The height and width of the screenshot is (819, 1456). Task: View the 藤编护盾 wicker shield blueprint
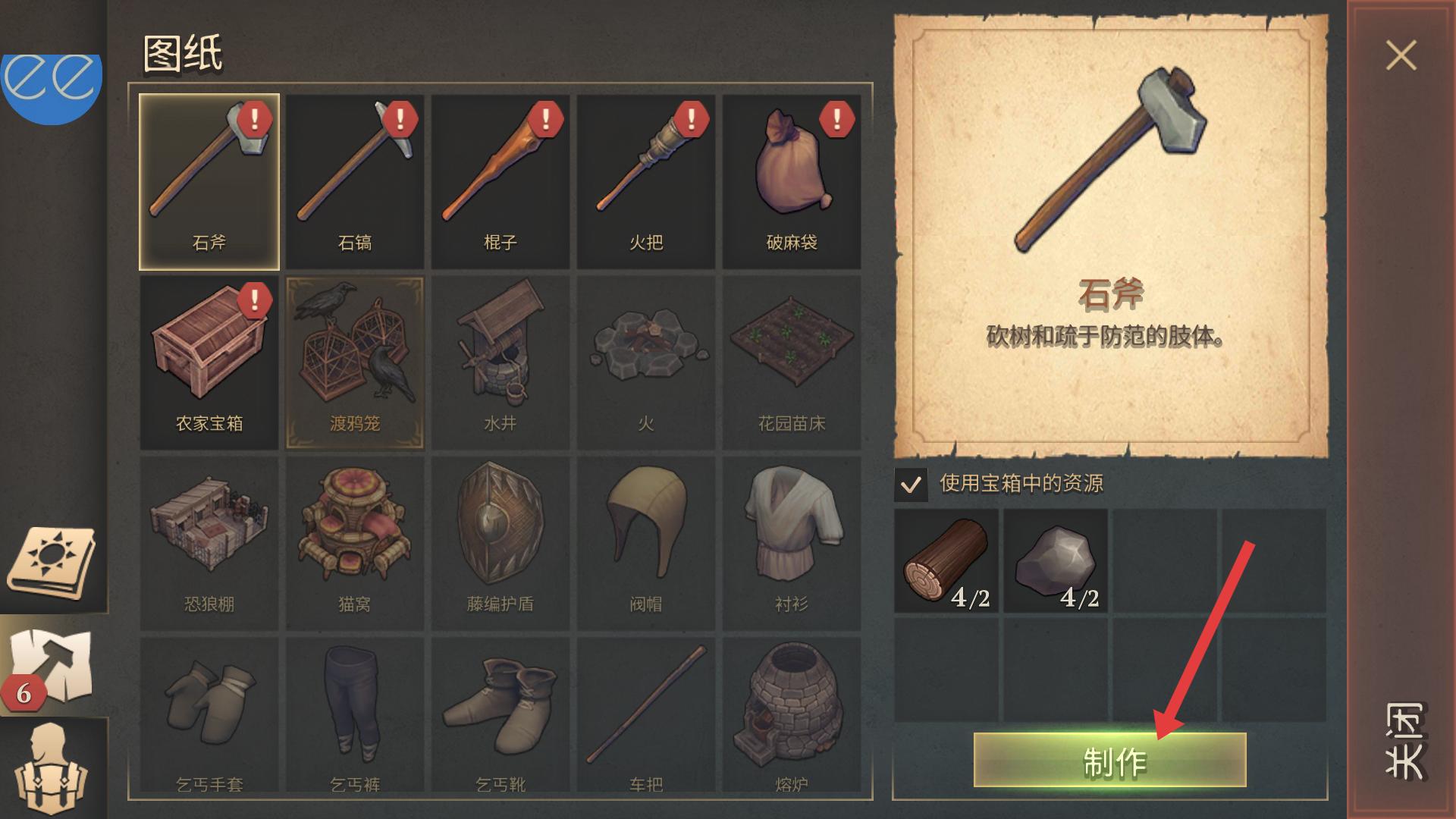pyautogui.click(x=500, y=543)
